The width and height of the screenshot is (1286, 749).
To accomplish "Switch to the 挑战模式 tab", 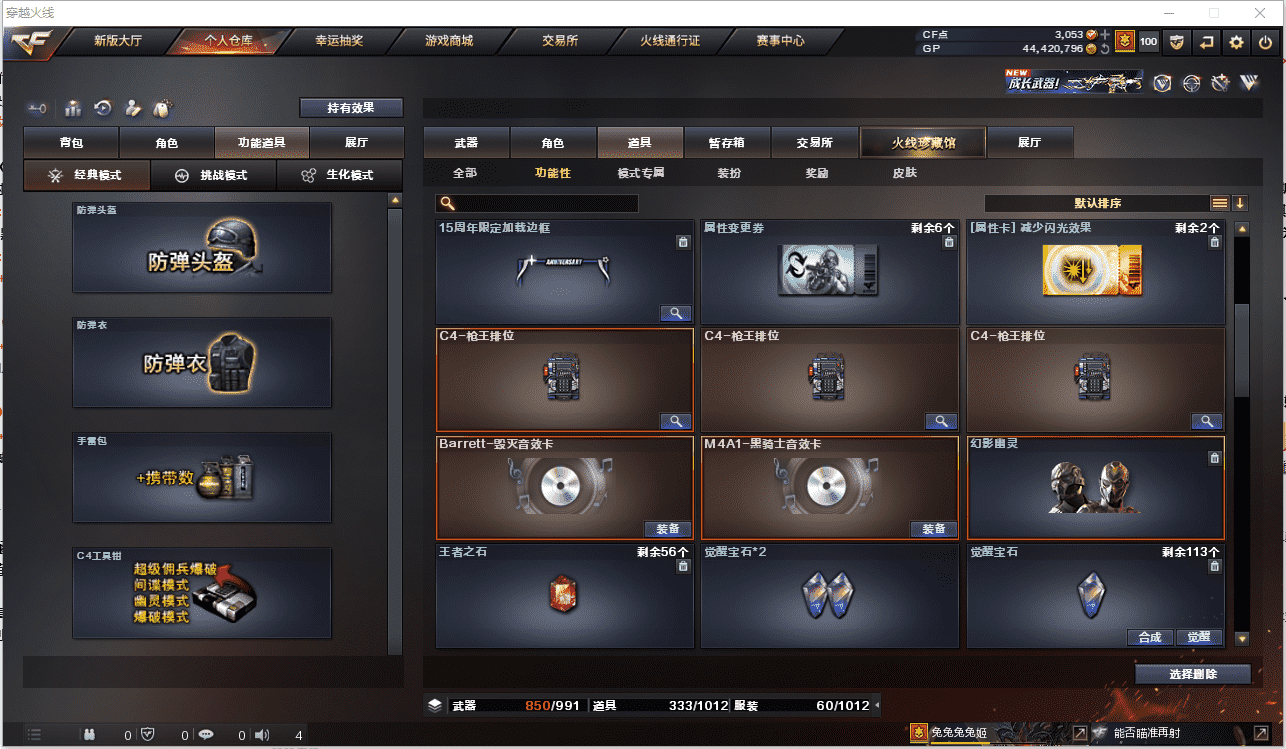I will [x=214, y=175].
